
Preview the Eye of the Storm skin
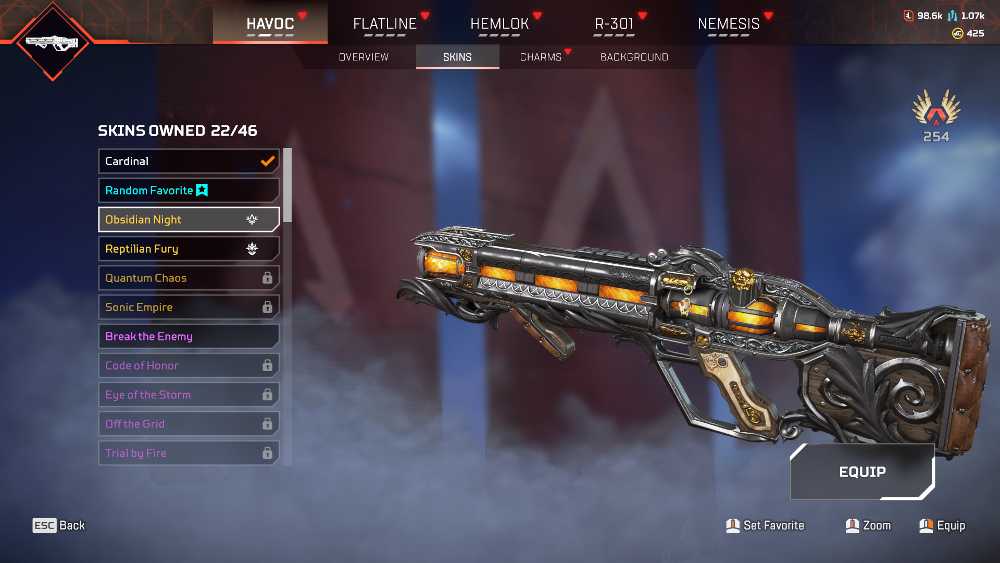point(189,395)
